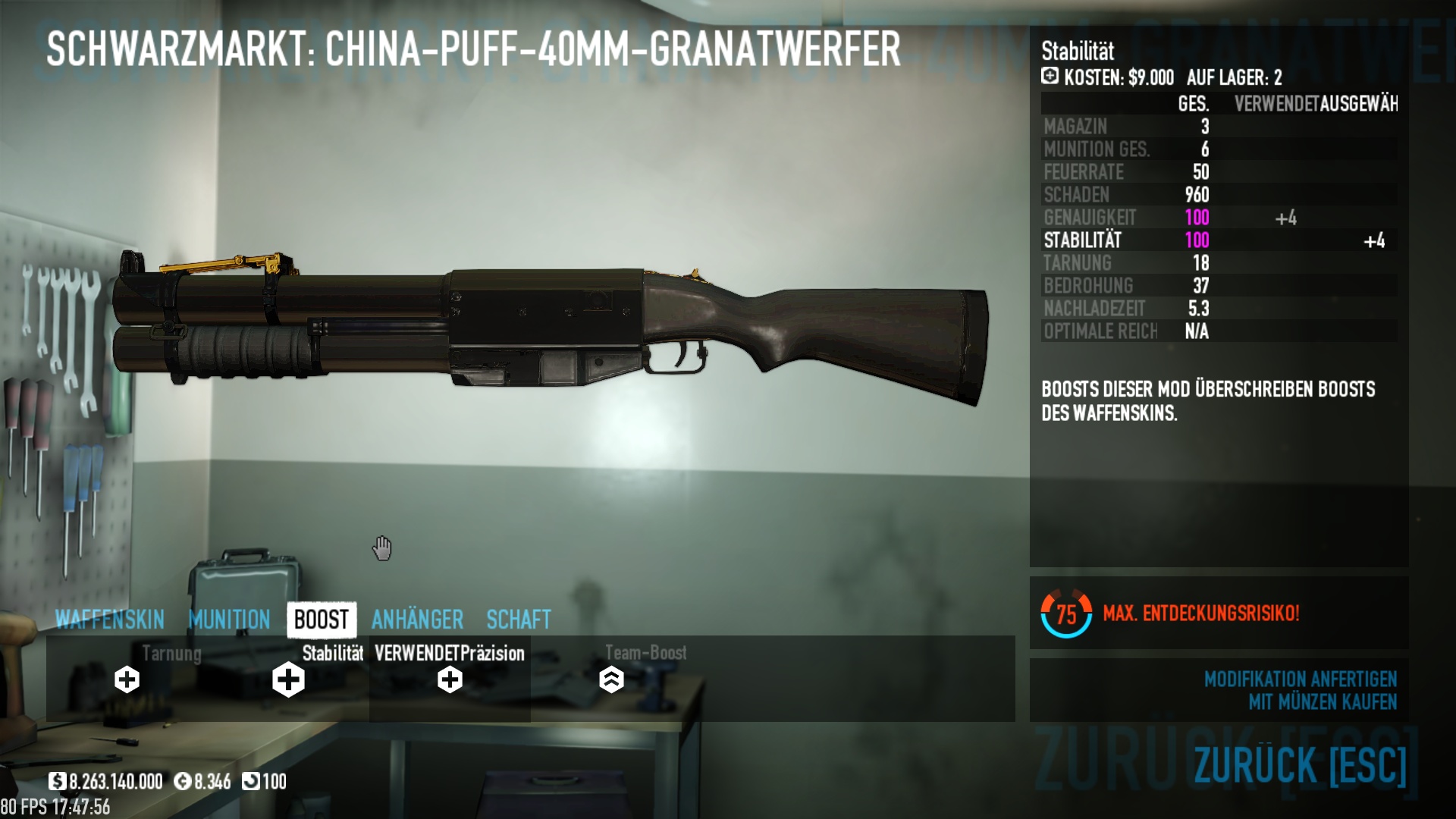Screen dimensions: 1456x819
Task: Select the Boost tab
Action: point(322,620)
